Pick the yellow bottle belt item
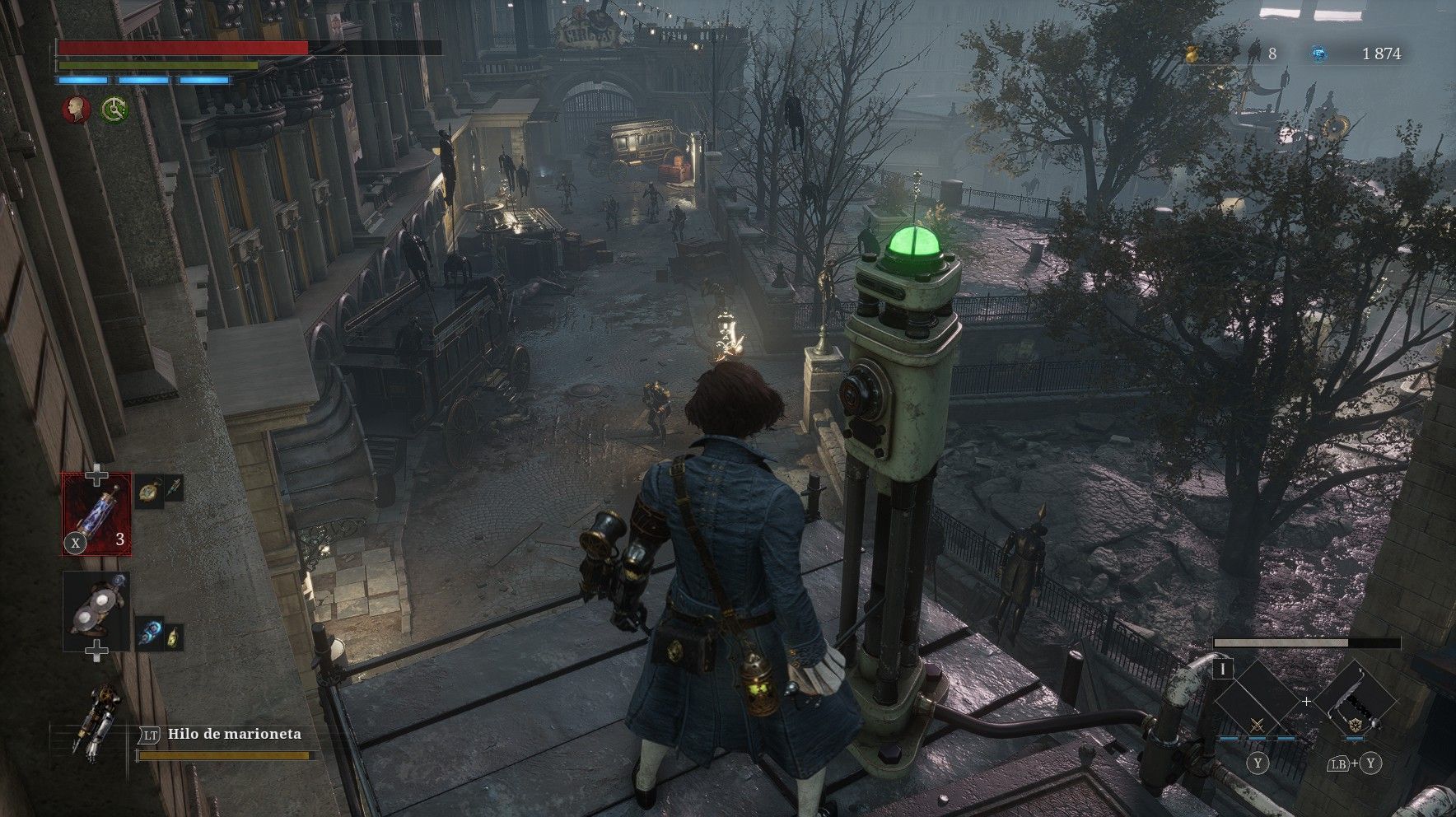The height and width of the screenshot is (817, 1456). click(x=172, y=637)
